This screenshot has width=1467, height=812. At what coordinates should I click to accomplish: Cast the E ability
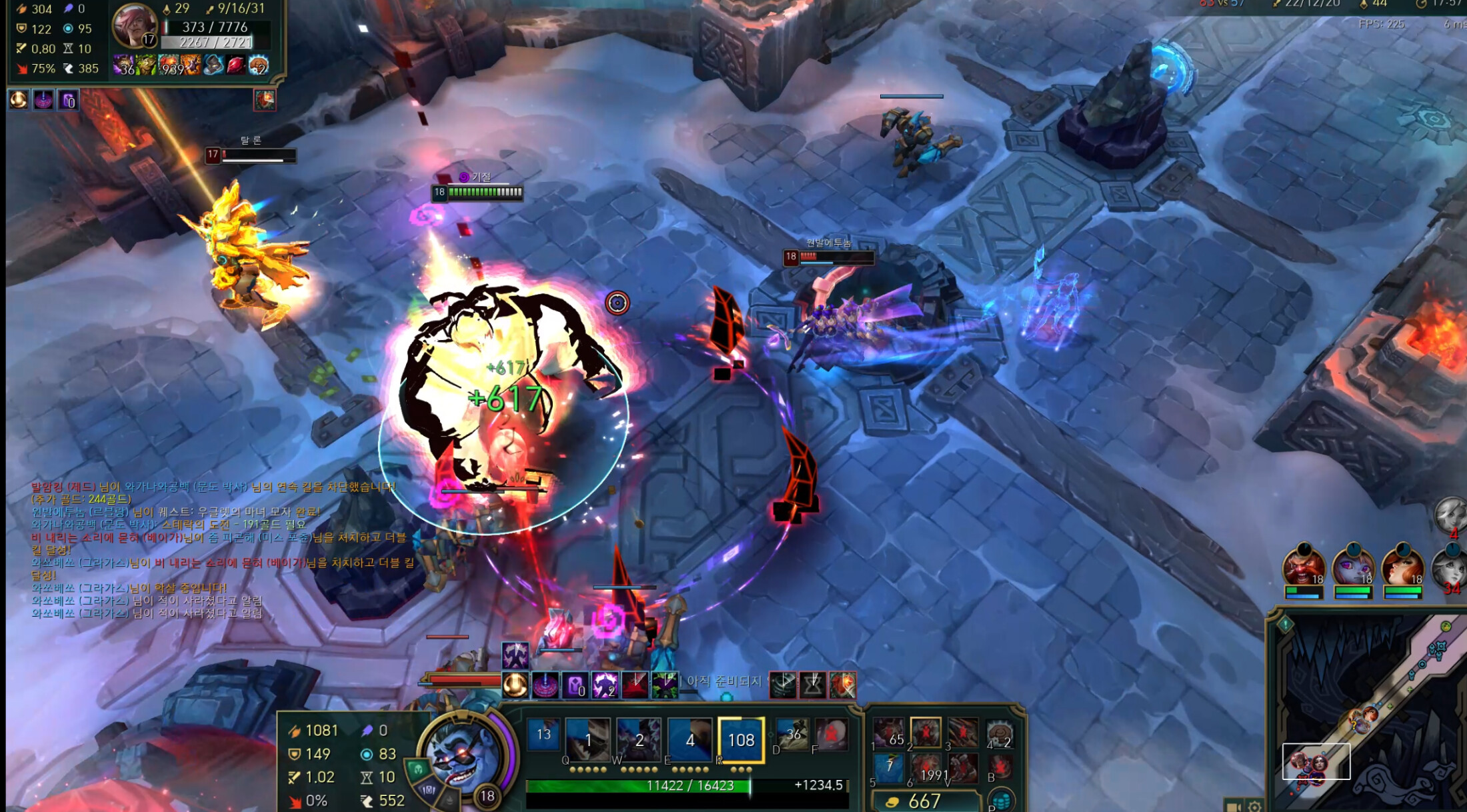coord(689,739)
